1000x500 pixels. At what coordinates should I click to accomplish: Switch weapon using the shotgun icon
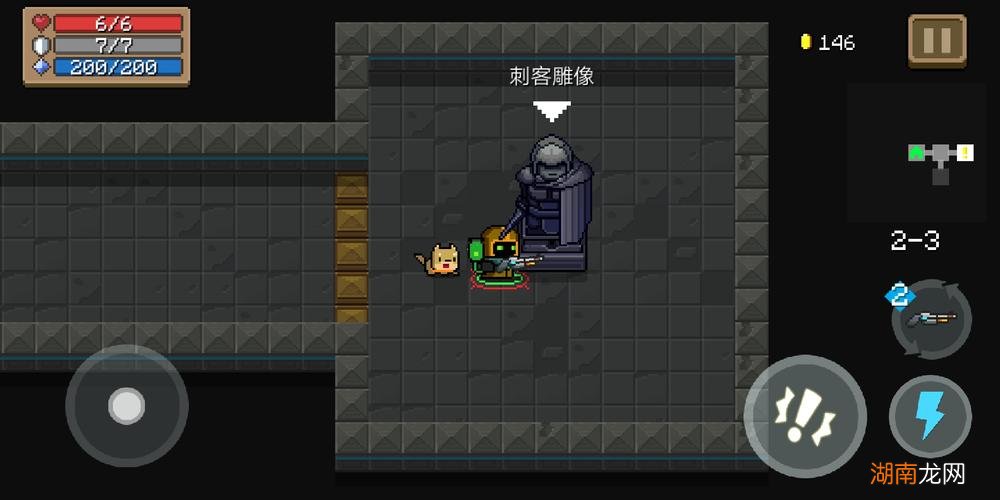pos(932,320)
